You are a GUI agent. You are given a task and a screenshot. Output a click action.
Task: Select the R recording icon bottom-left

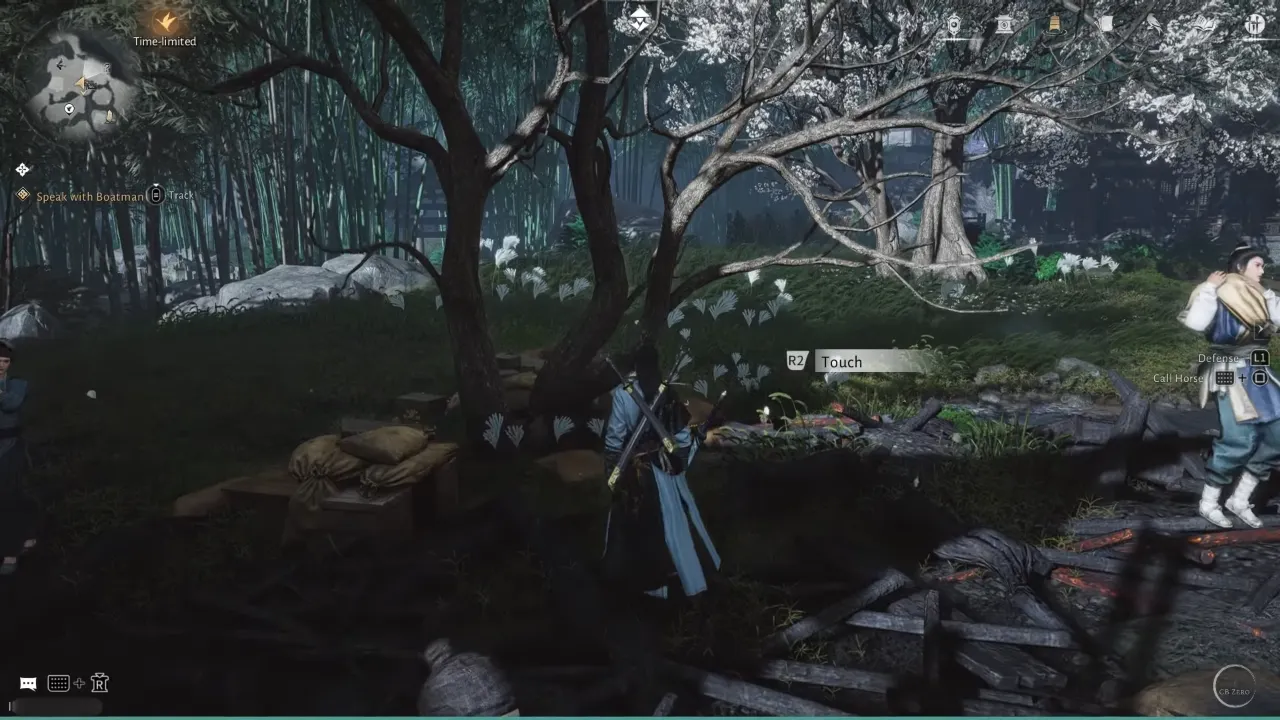[99, 682]
